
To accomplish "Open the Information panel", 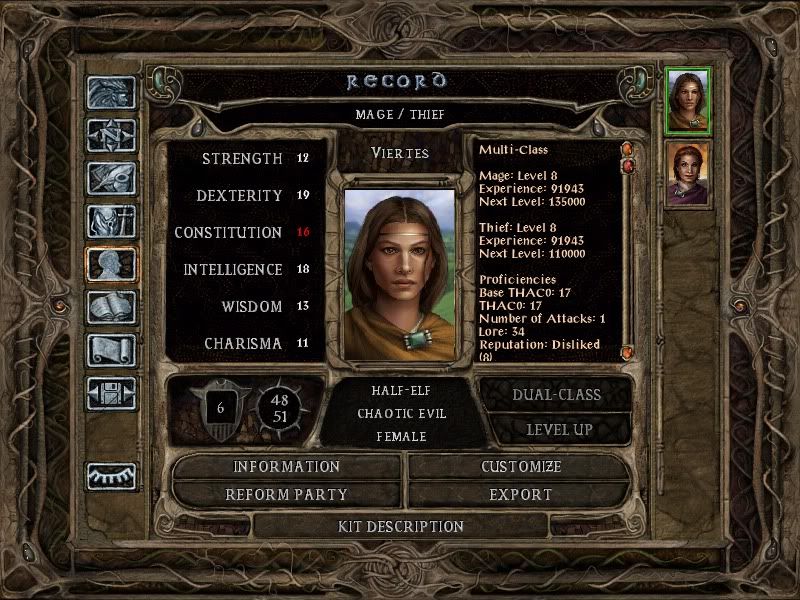I will pyautogui.click(x=287, y=467).
